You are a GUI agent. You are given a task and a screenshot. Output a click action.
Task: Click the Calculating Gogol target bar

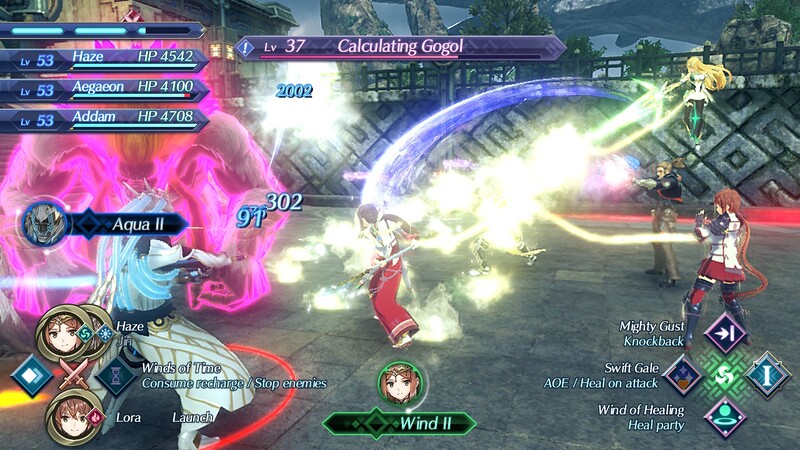402,47
